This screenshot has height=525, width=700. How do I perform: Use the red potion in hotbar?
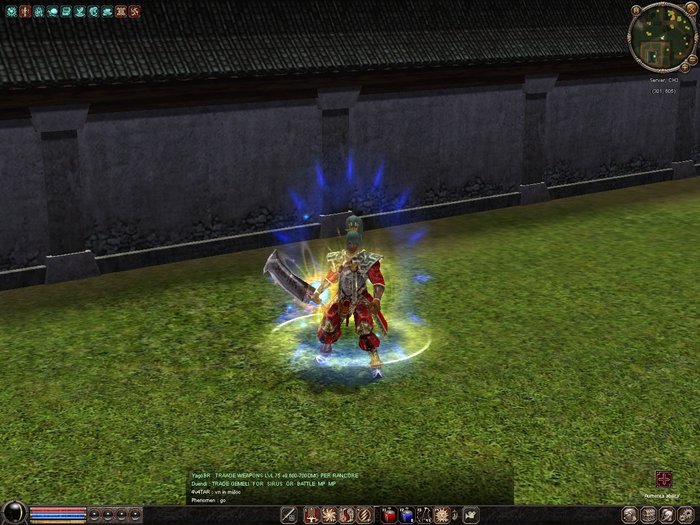point(390,515)
